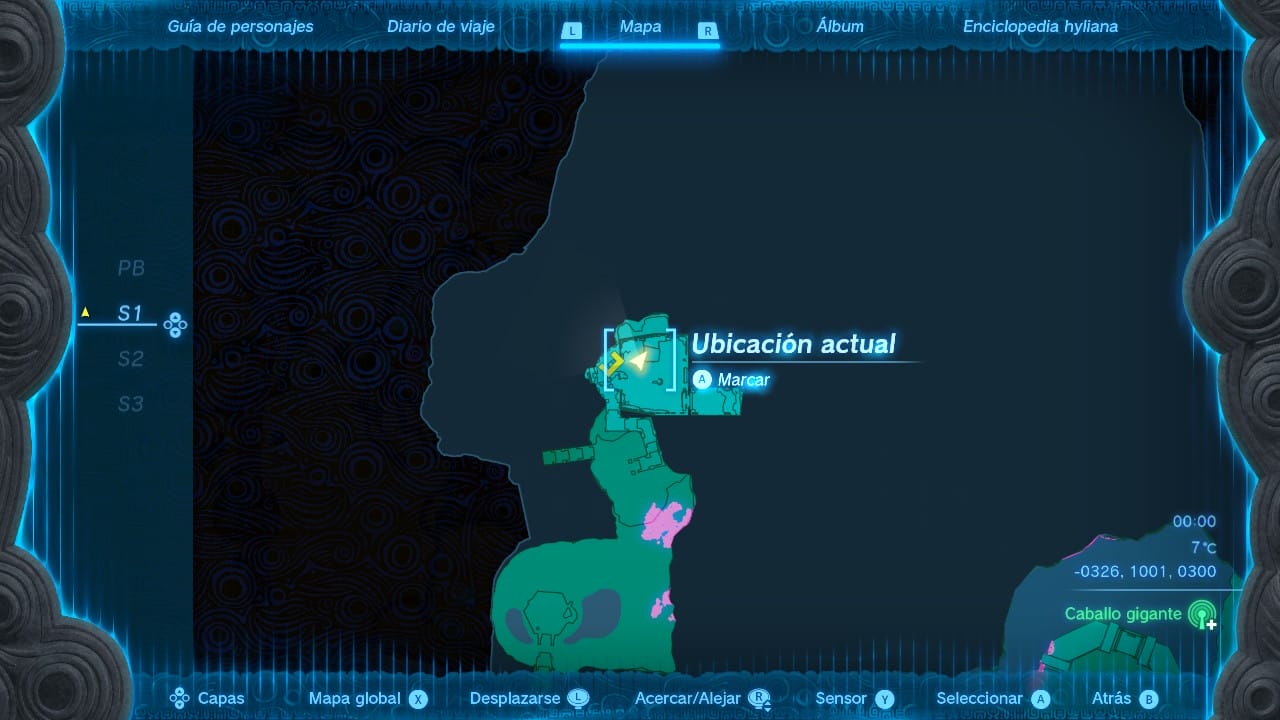The width and height of the screenshot is (1280, 720).
Task: Click the yellow current location arrow on map
Action: (x=638, y=361)
